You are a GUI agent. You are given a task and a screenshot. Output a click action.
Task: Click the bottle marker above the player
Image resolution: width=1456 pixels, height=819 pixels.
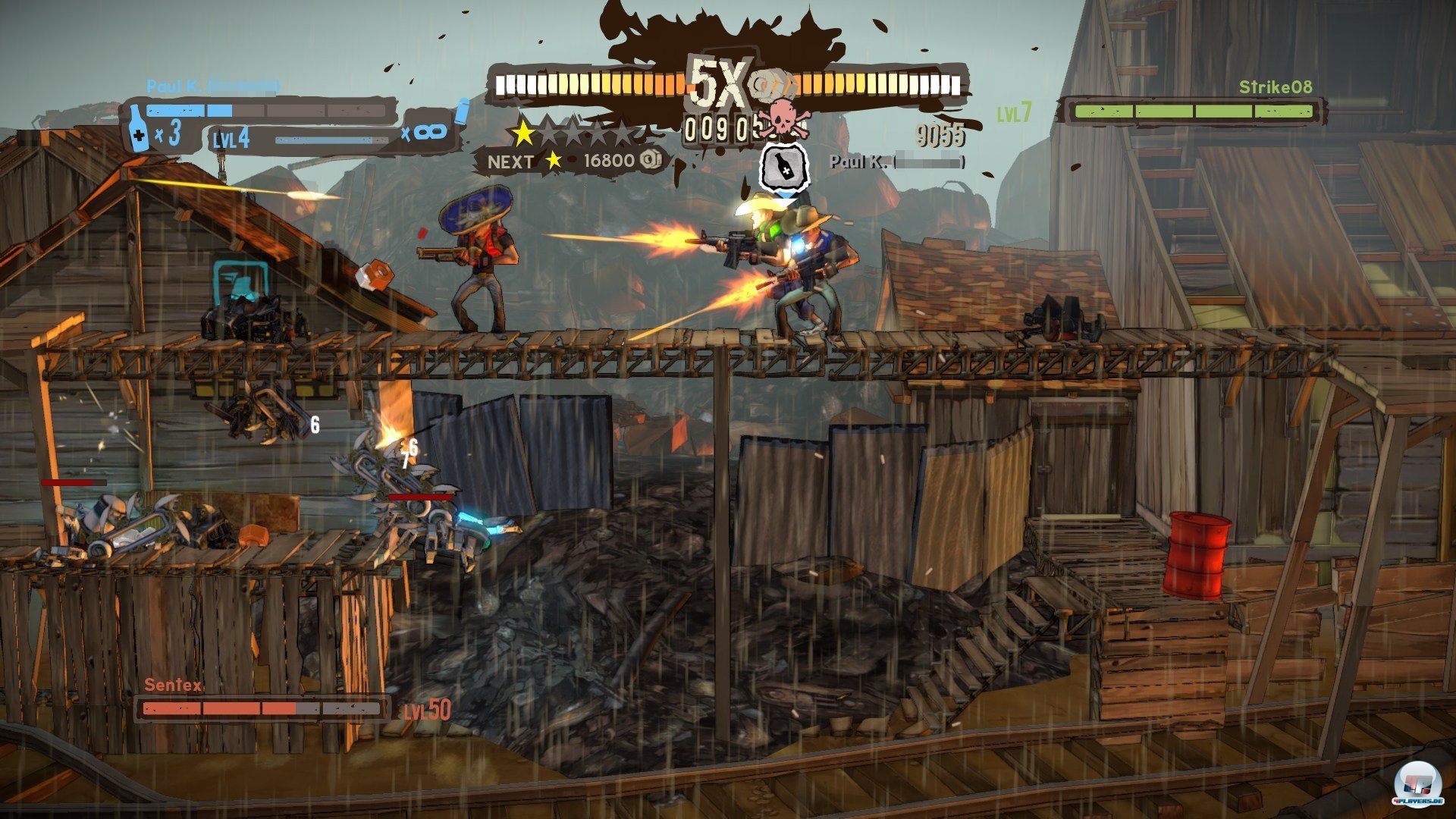pos(784,168)
